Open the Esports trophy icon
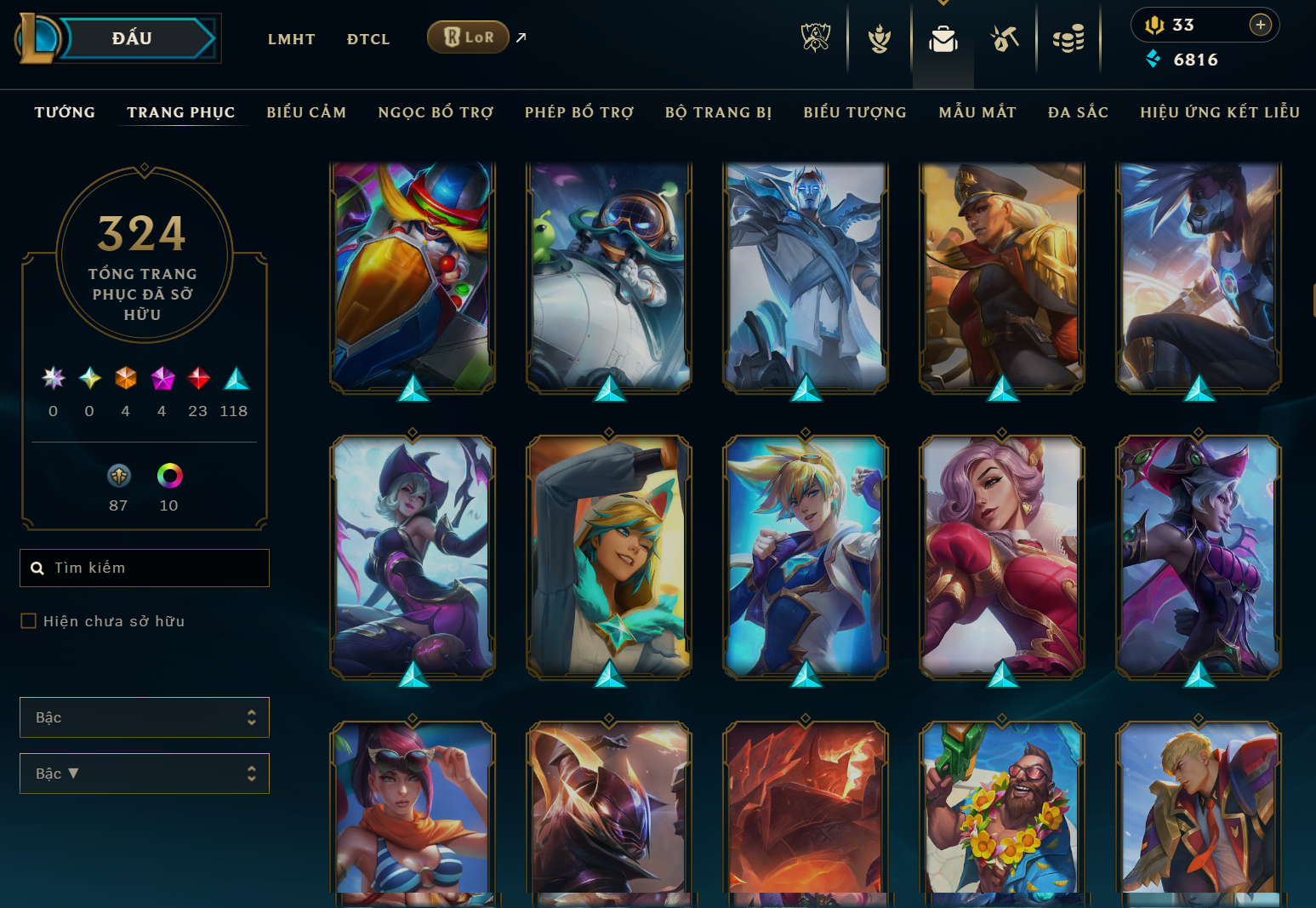This screenshot has height=908, width=1316. click(816, 37)
